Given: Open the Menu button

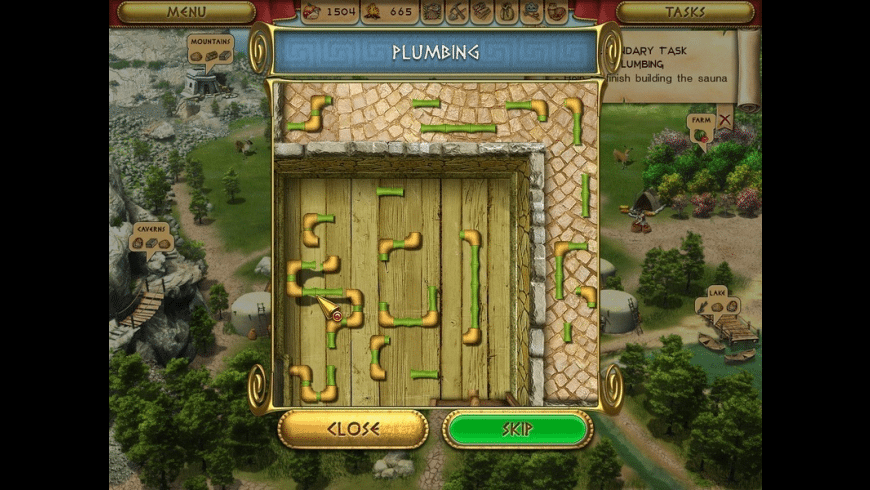Looking at the screenshot, I should click(x=186, y=12).
